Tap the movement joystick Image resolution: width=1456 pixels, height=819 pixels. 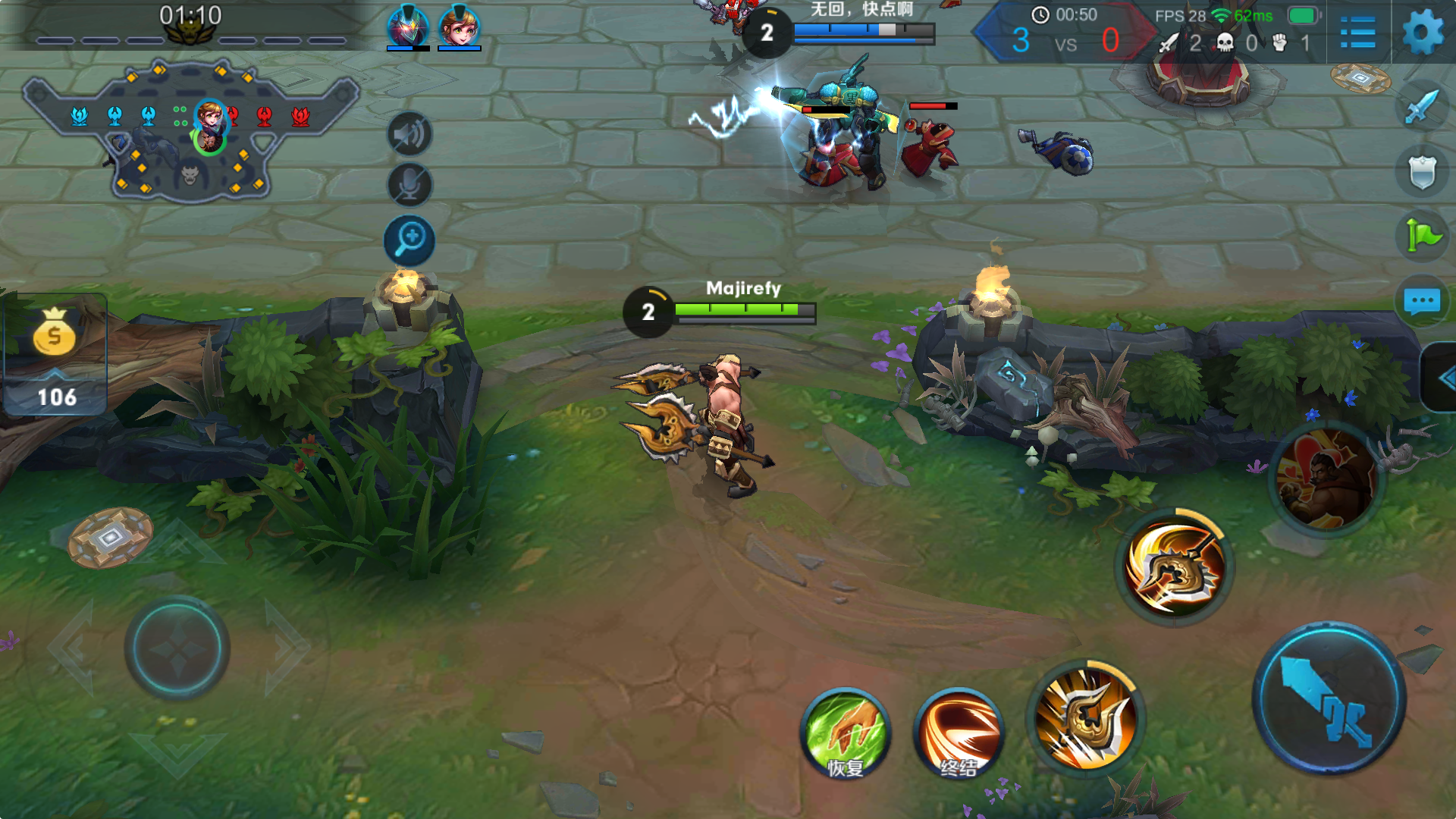coord(177,648)
